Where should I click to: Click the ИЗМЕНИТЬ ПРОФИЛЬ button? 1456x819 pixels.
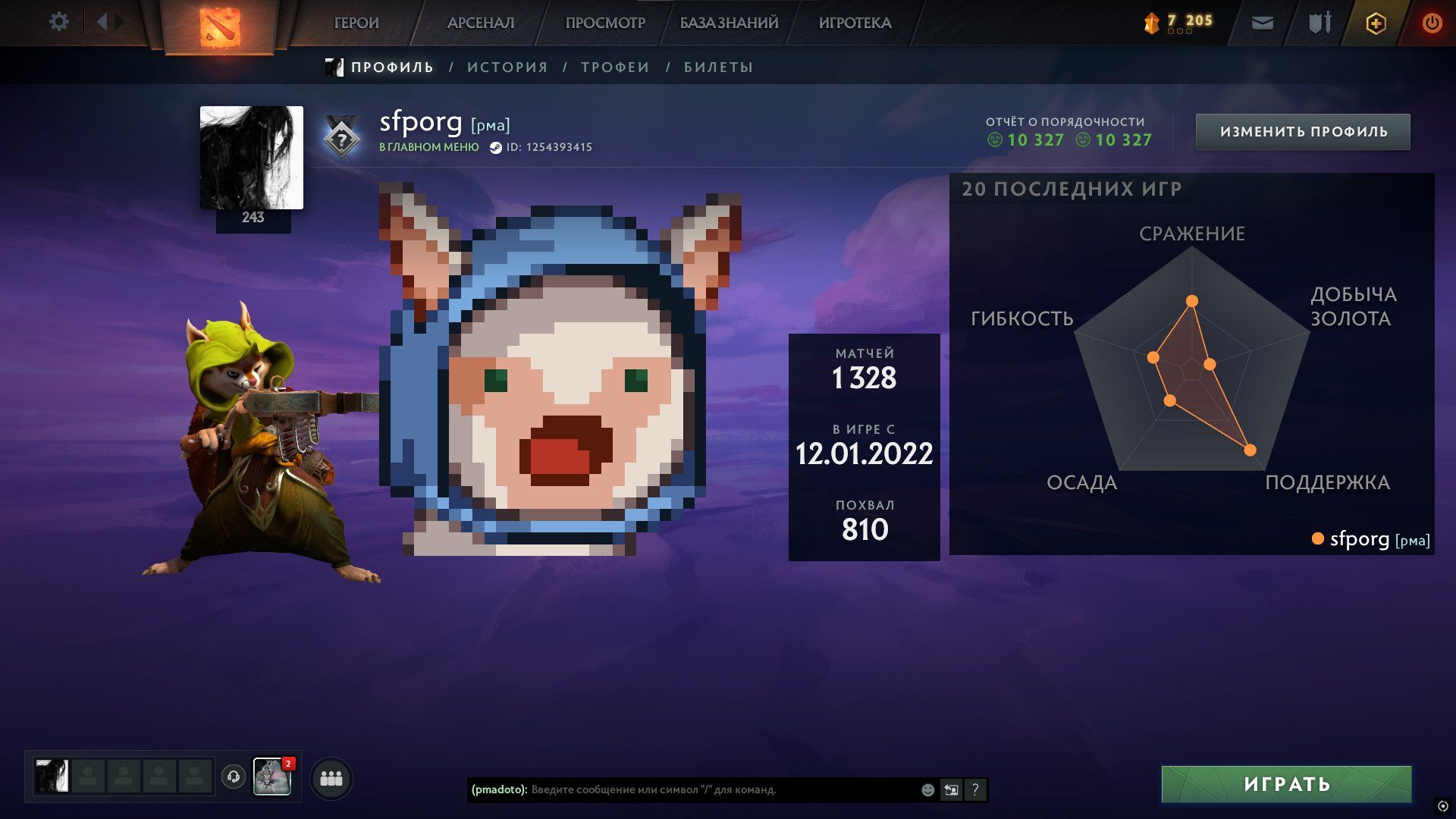point(1303,132)
